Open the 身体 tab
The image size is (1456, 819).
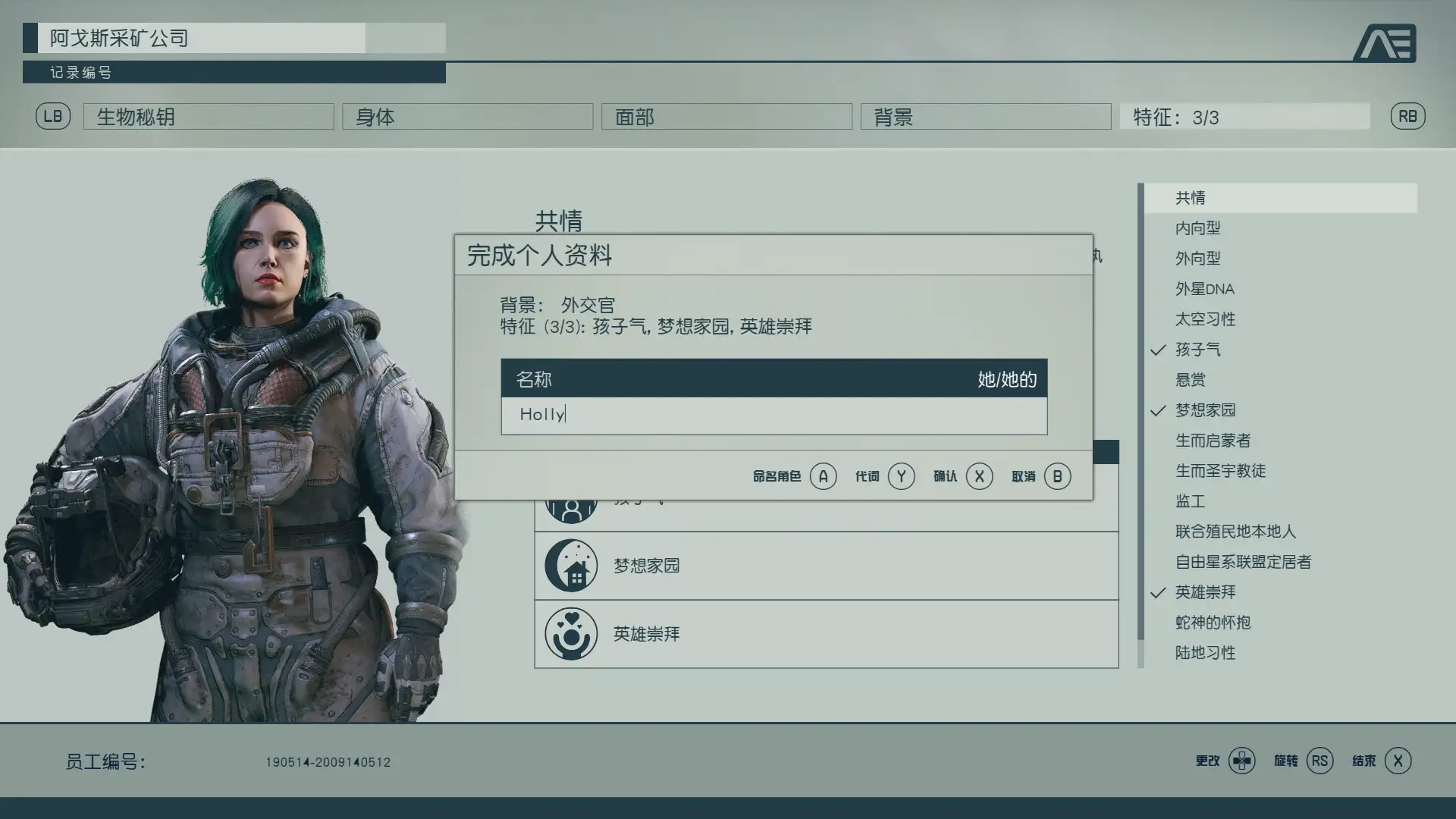467,117
